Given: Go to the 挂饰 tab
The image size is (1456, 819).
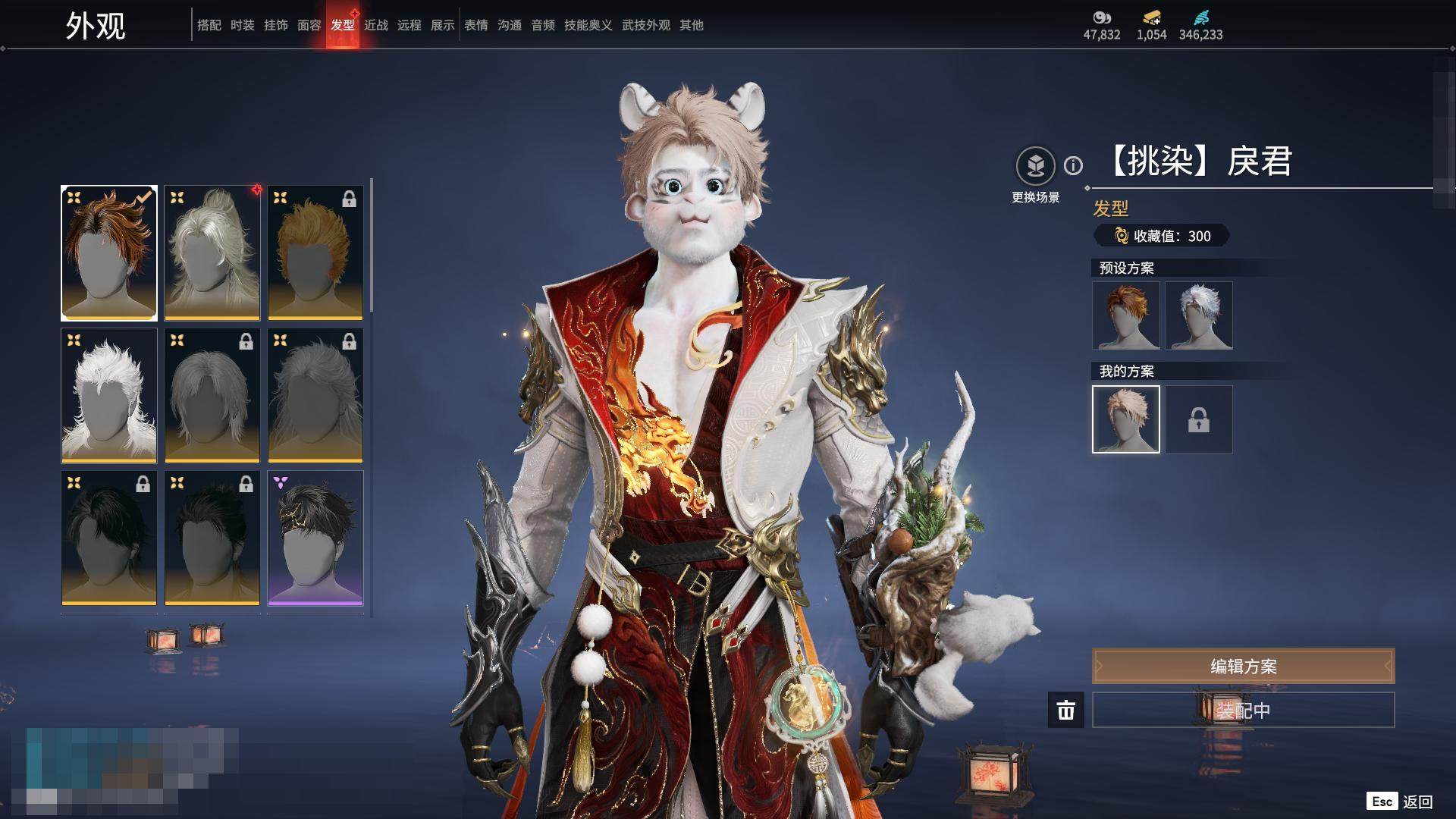Looking at the screenshot, I should (x=276, y=25).
